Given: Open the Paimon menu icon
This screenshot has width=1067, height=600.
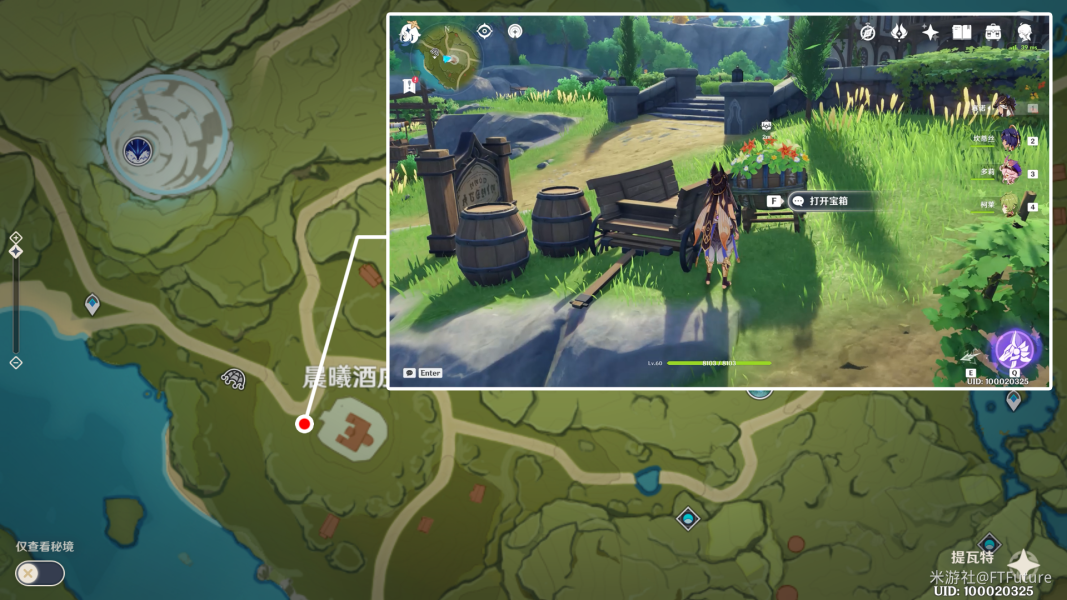Looking at the screenshot, I should click(409, 34).
